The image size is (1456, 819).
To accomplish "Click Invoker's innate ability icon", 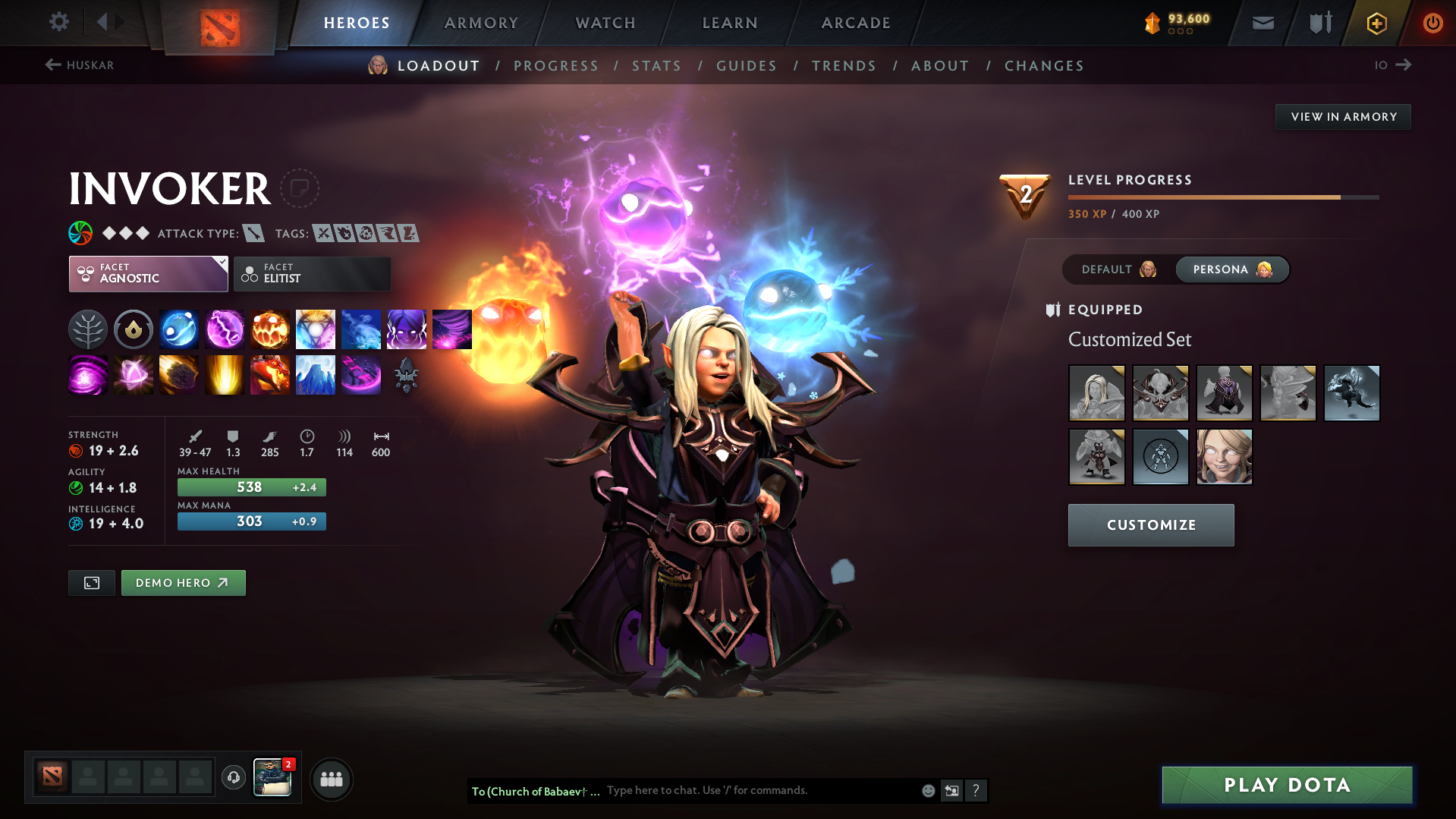I will (88, 329).
